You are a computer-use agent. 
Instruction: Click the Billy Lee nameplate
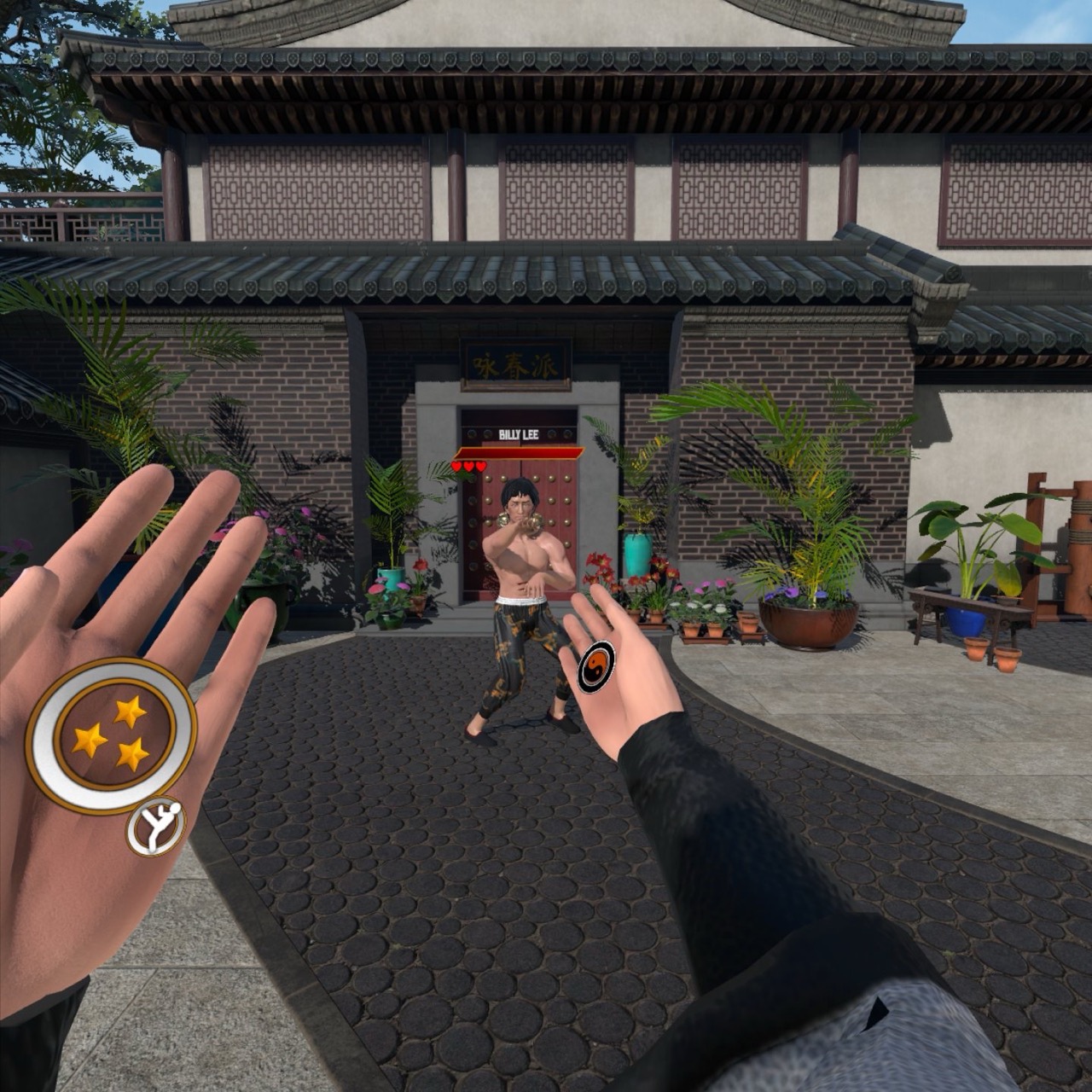coord(520,435)
